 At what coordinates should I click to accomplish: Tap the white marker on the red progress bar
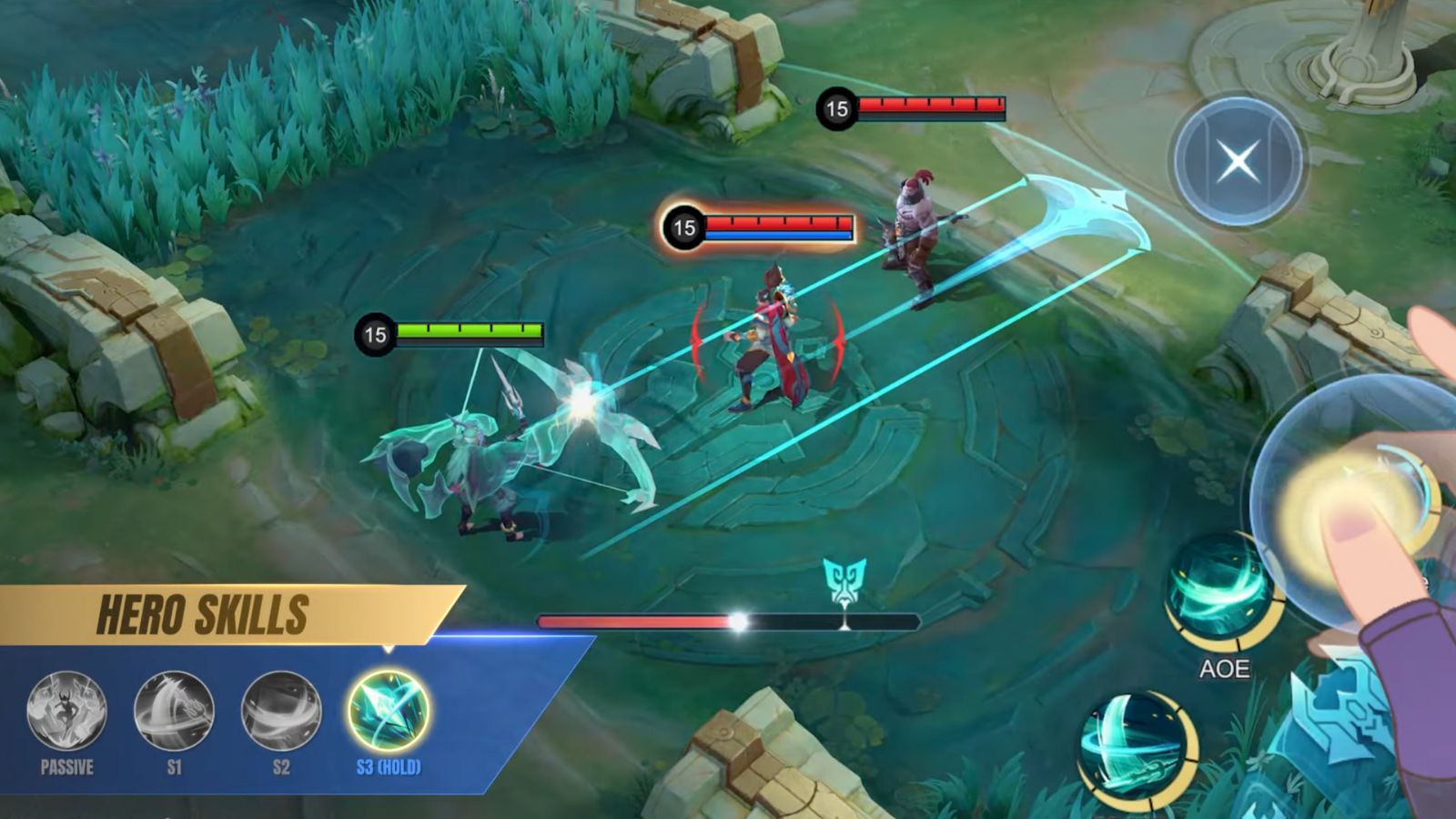pyautogui.click(x=737, y=621)
